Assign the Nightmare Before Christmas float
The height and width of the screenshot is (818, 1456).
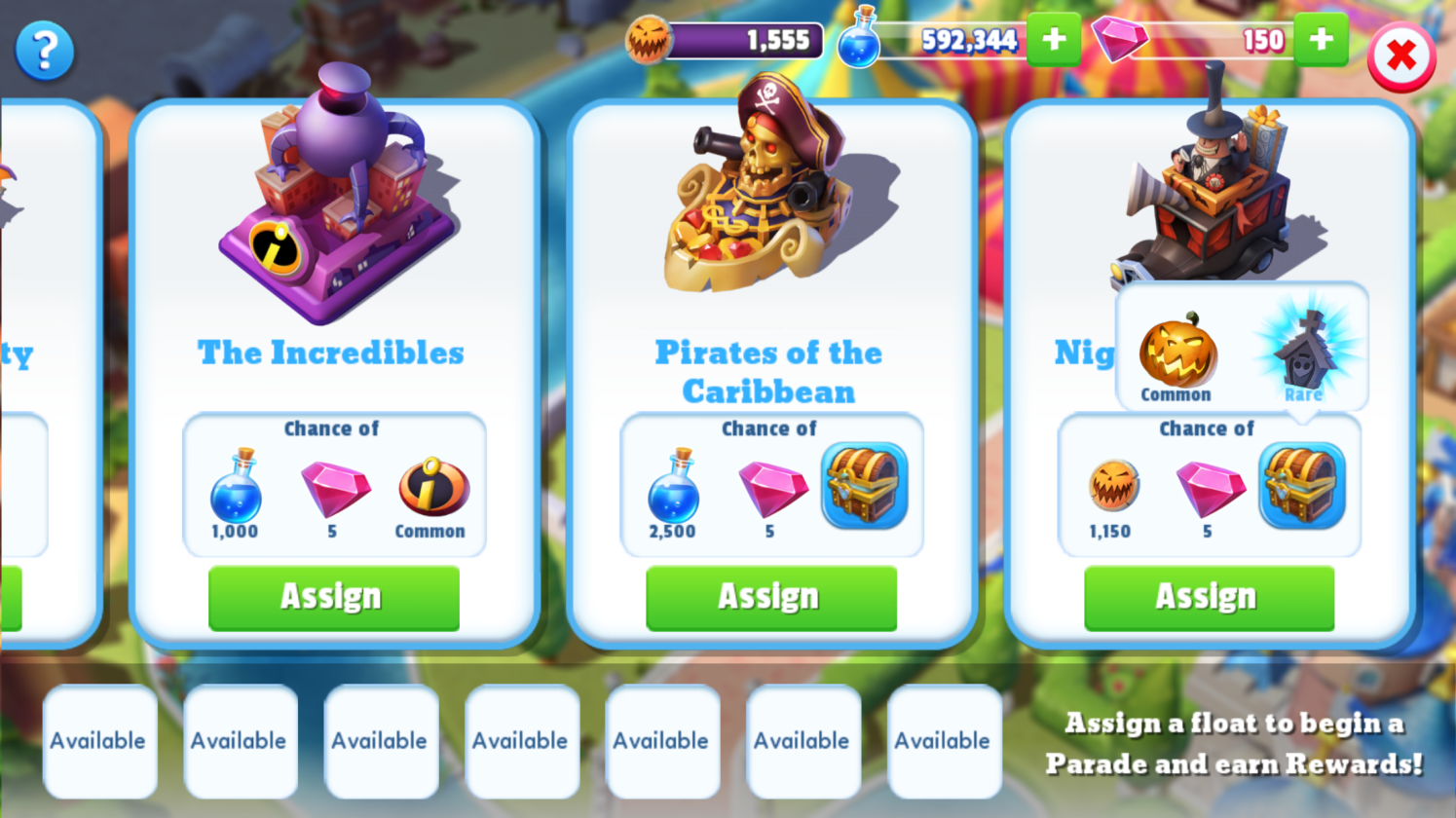coord(1209,598)
